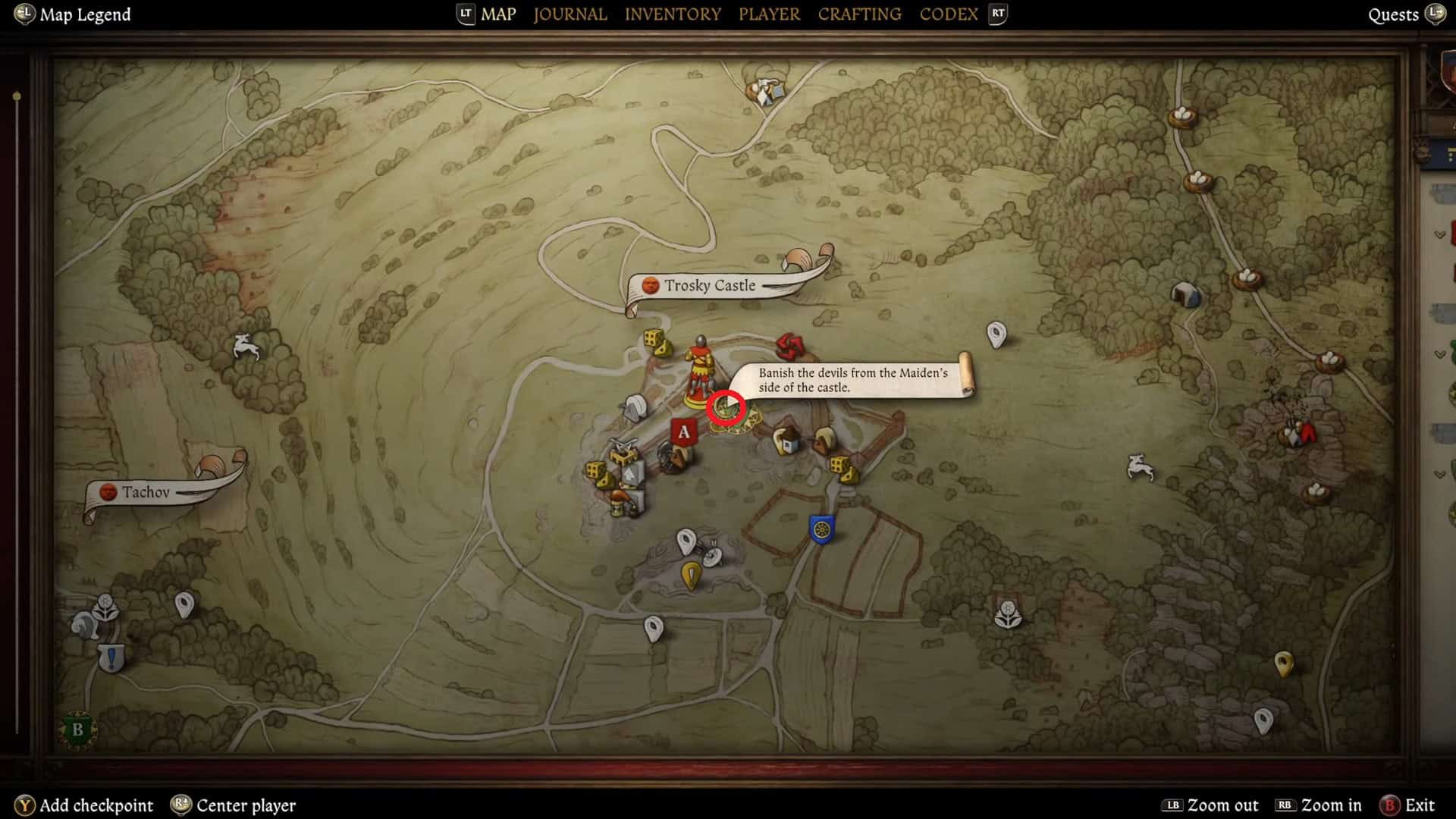The height and width of the screenshot is (819, 1456).
Task: Click the green B quest marker
Action: click(77, 730)
